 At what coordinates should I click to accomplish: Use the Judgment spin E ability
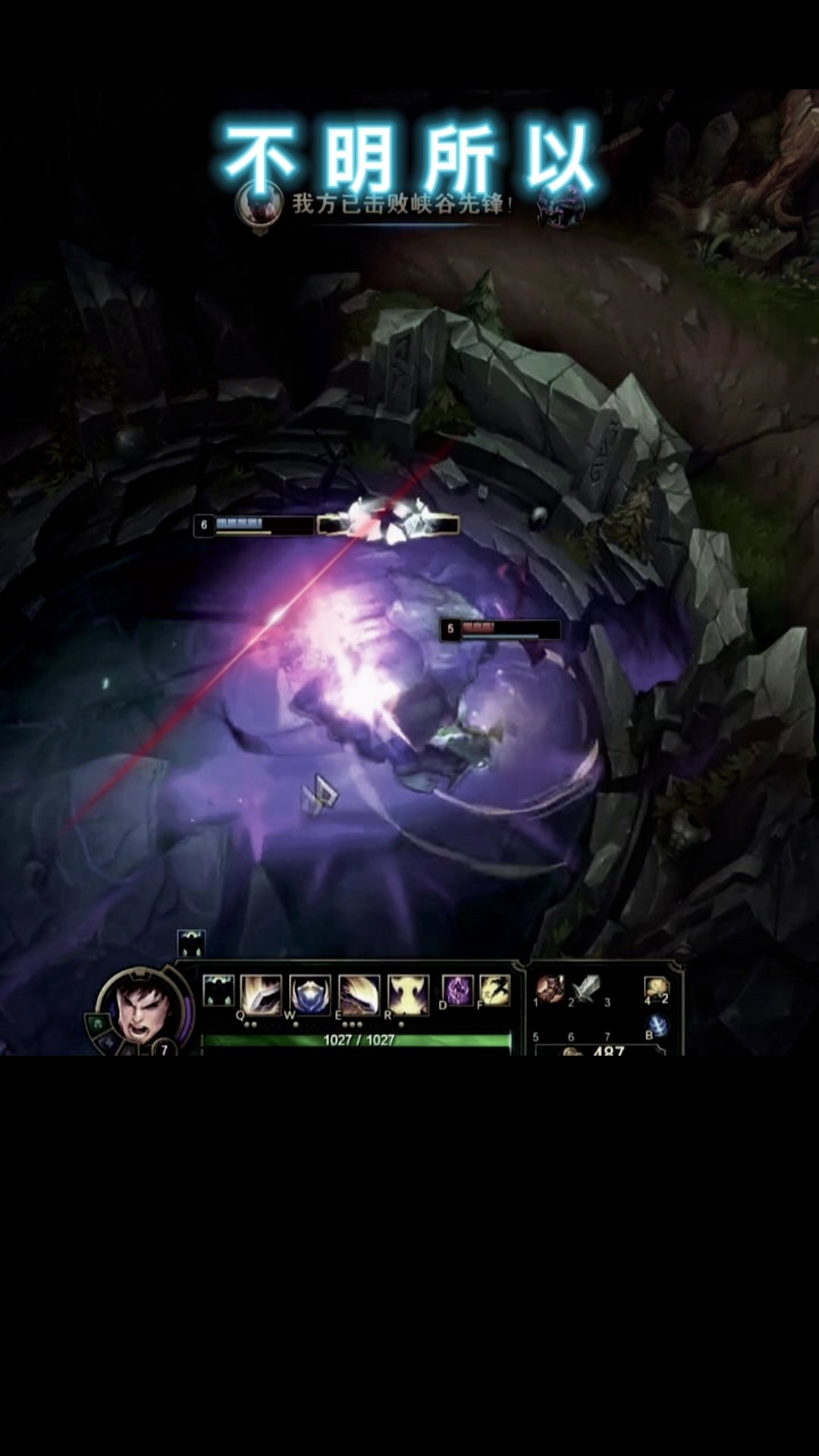click(359, 993)
